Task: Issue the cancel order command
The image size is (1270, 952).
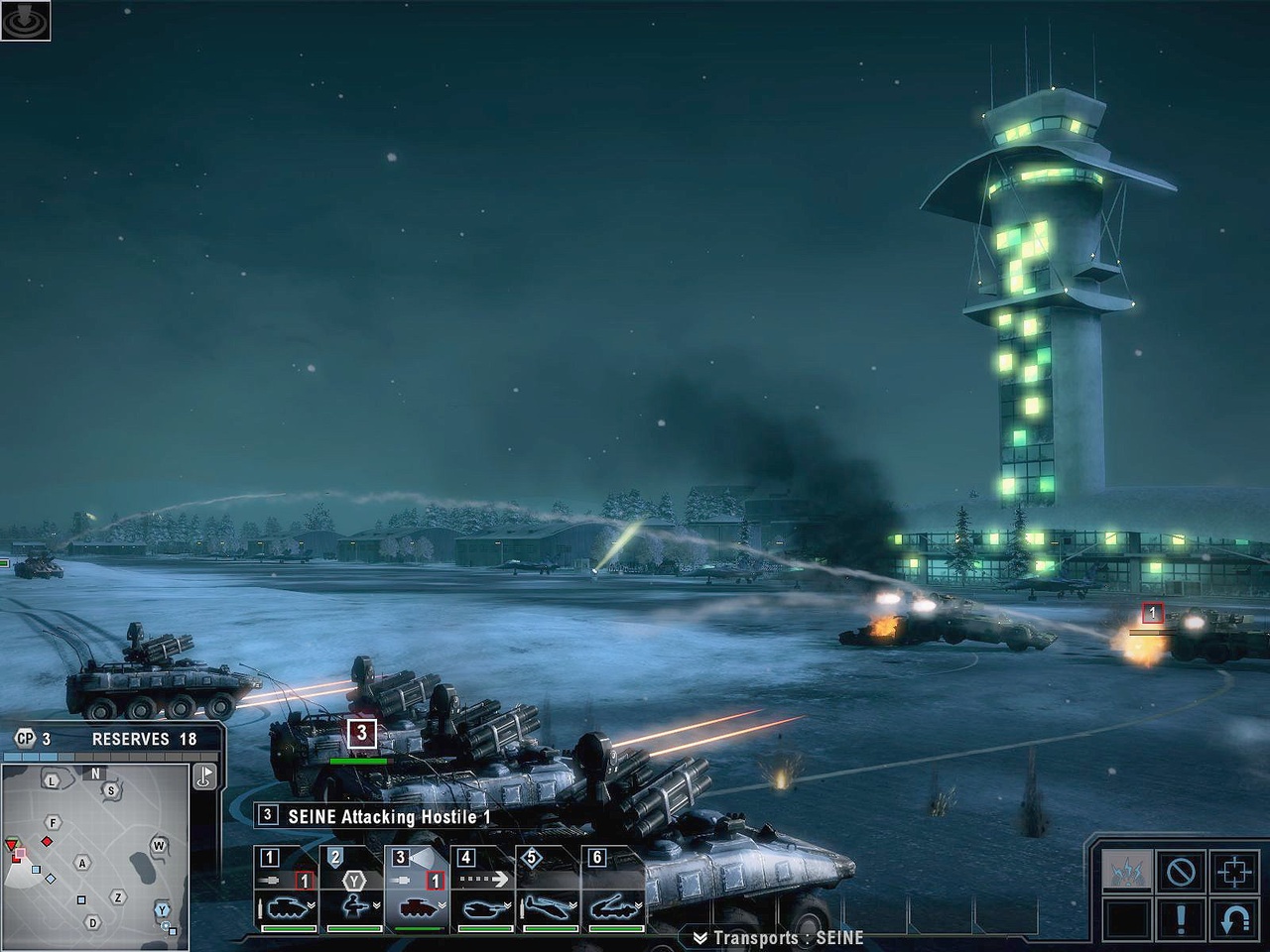Action: click(1181, 873)
